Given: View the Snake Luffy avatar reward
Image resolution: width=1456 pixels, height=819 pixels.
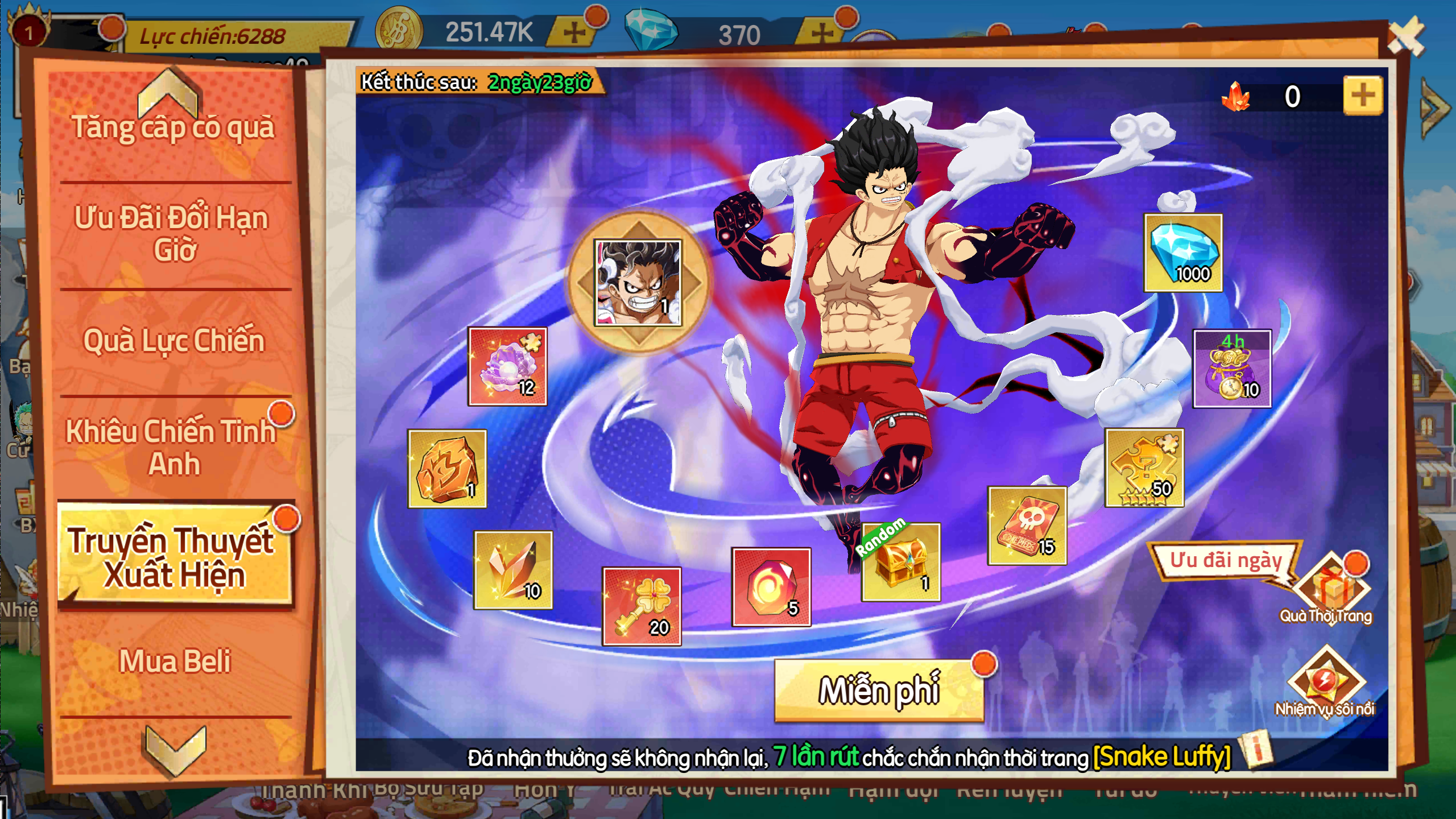Looking at the screenshot, I should point(638,283).
